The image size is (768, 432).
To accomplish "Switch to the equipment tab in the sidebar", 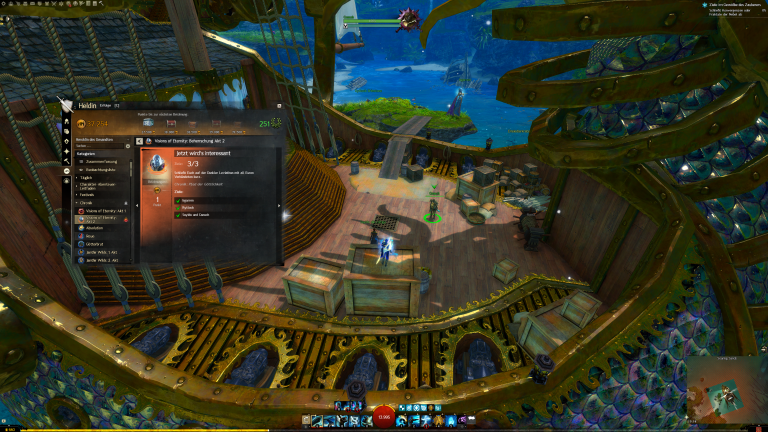I will click(x=67, y=123).
